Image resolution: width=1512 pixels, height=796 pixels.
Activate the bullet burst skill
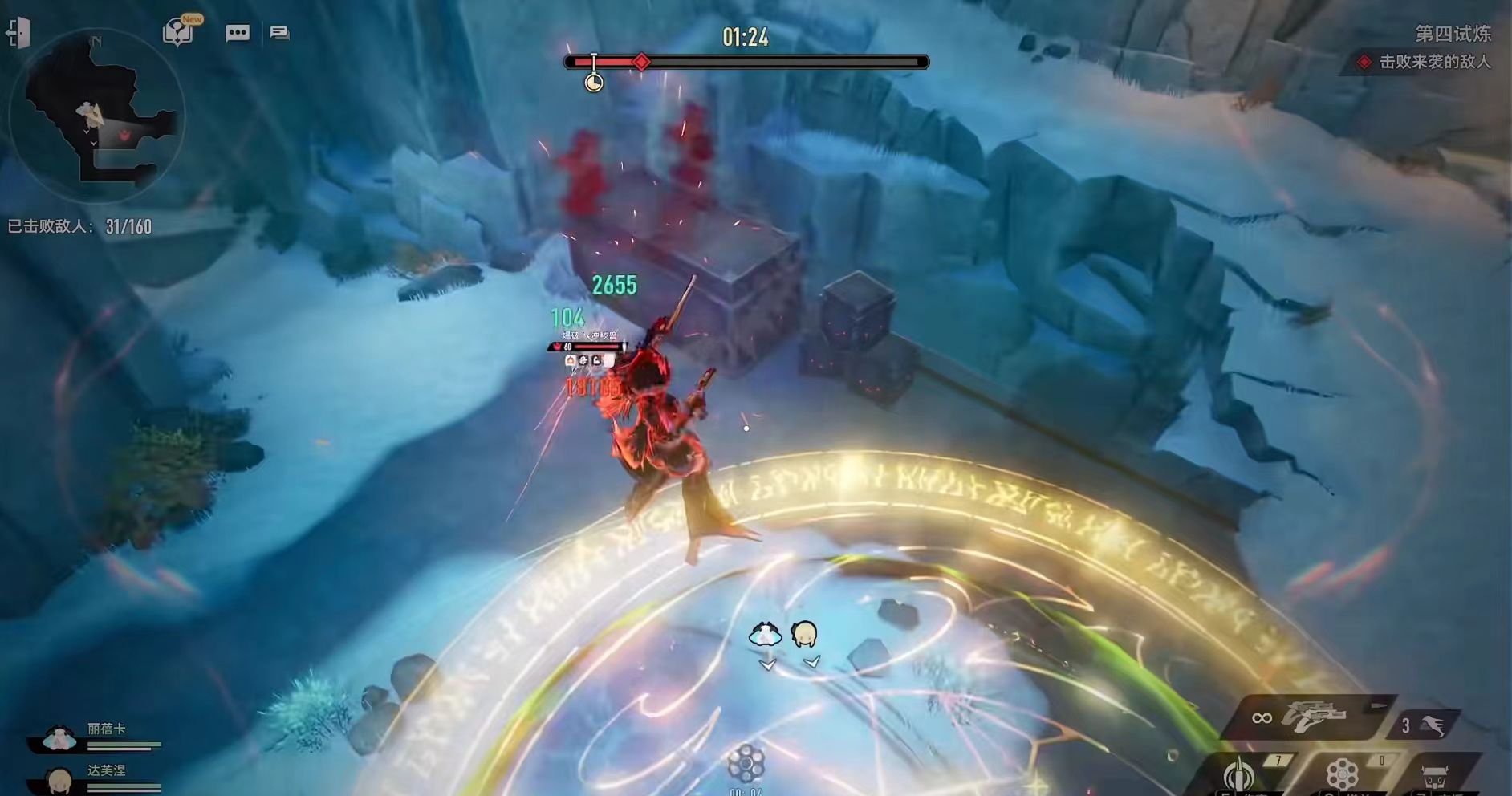coord(1239,774)
